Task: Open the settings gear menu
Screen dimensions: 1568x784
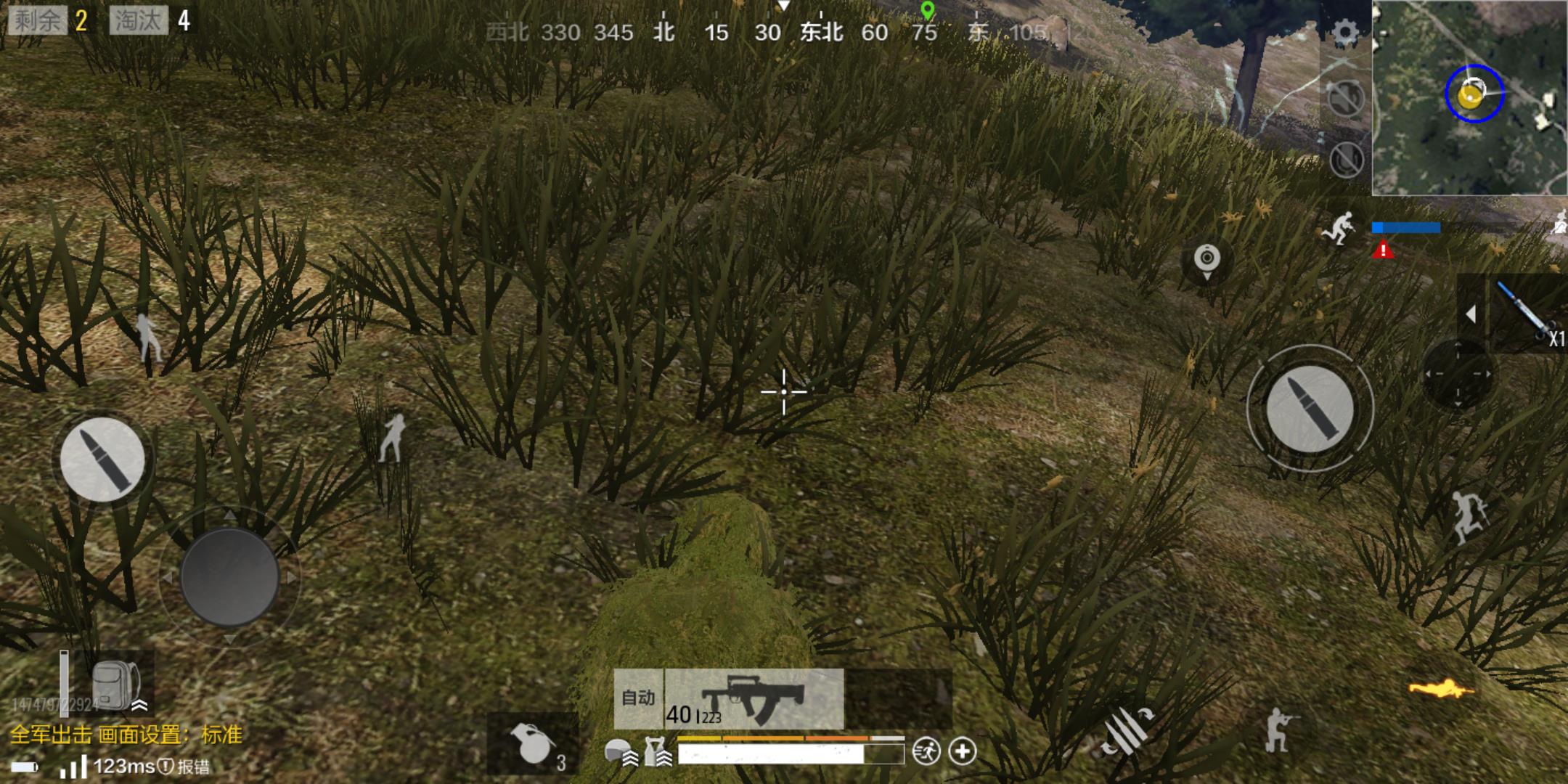Action: [1345, 33]
